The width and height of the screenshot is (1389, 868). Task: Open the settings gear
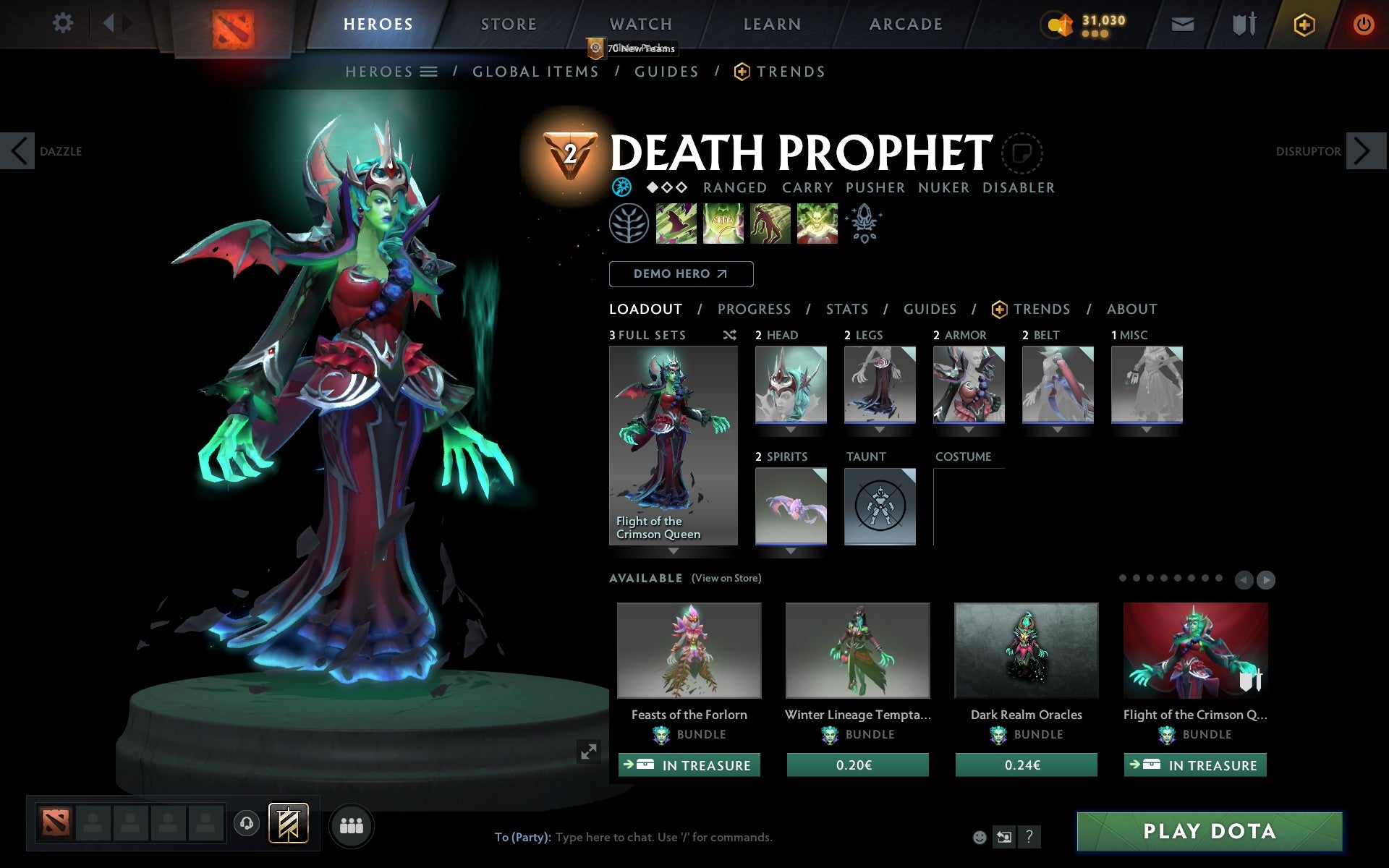pyautogui.click(x=64, y=23)
